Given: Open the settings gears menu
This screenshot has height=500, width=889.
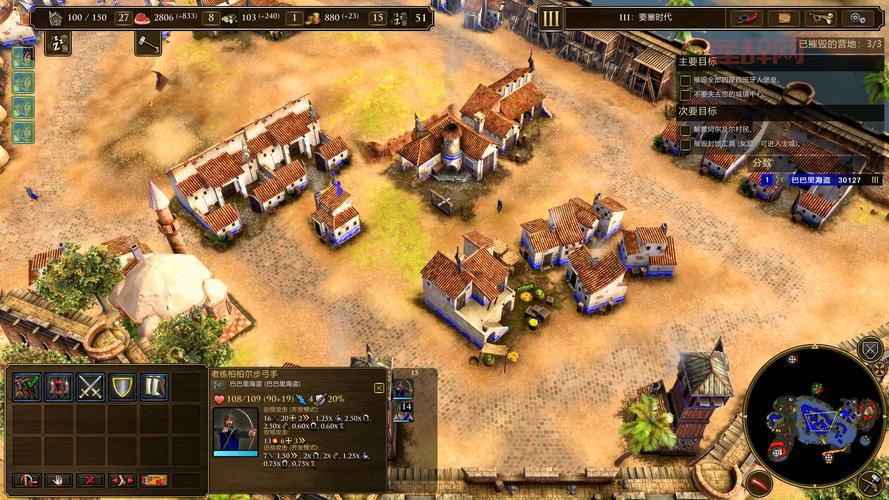Looking at the screenshot, I should [858, 17].
